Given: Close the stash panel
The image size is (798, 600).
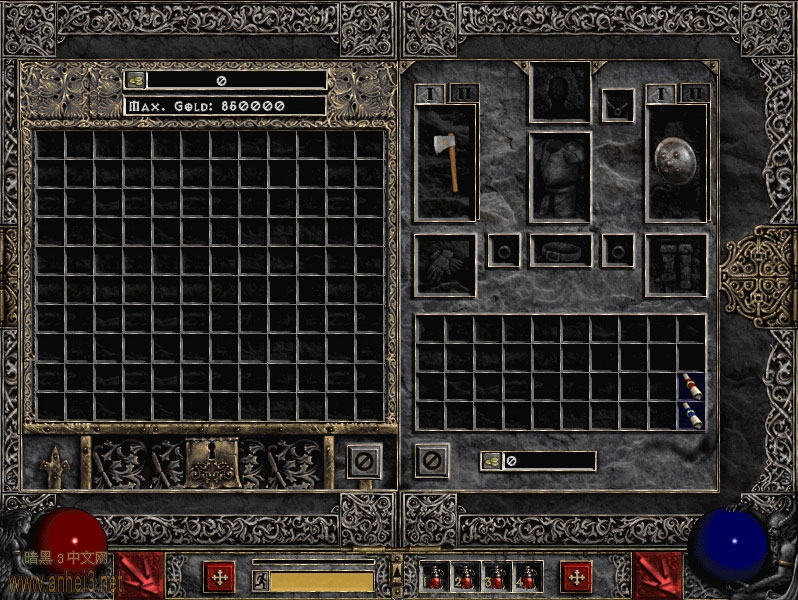Looking at the screenshot, I should pos(364,461).
